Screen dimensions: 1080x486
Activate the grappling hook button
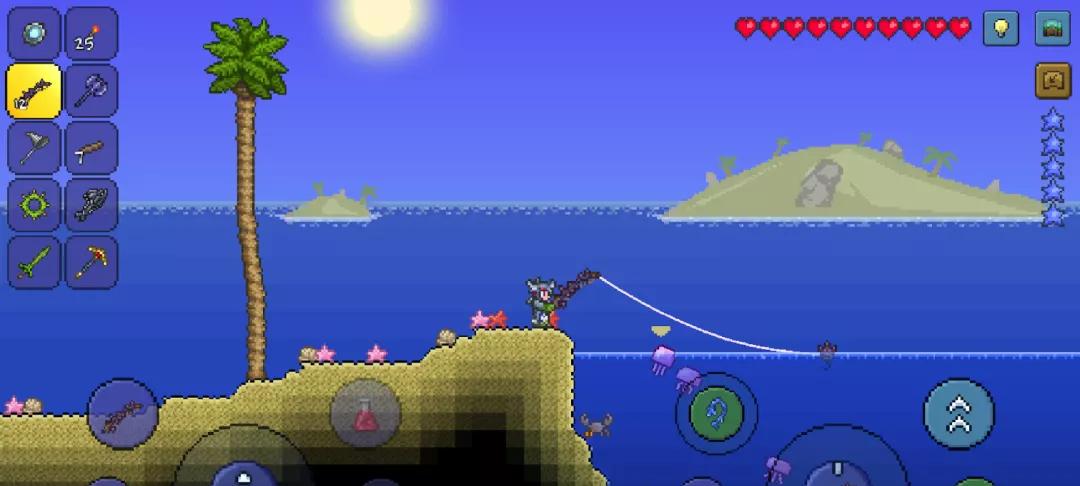click(716, 413)
